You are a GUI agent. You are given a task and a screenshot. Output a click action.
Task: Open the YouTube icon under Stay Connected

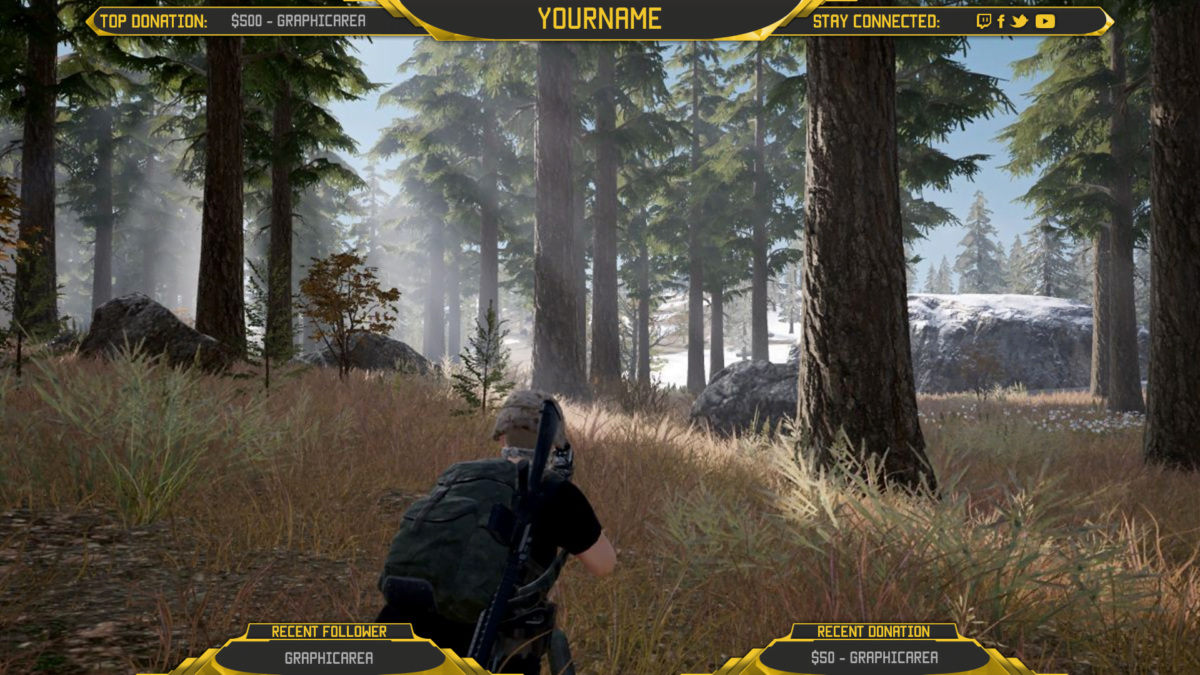coord(1045,21)
